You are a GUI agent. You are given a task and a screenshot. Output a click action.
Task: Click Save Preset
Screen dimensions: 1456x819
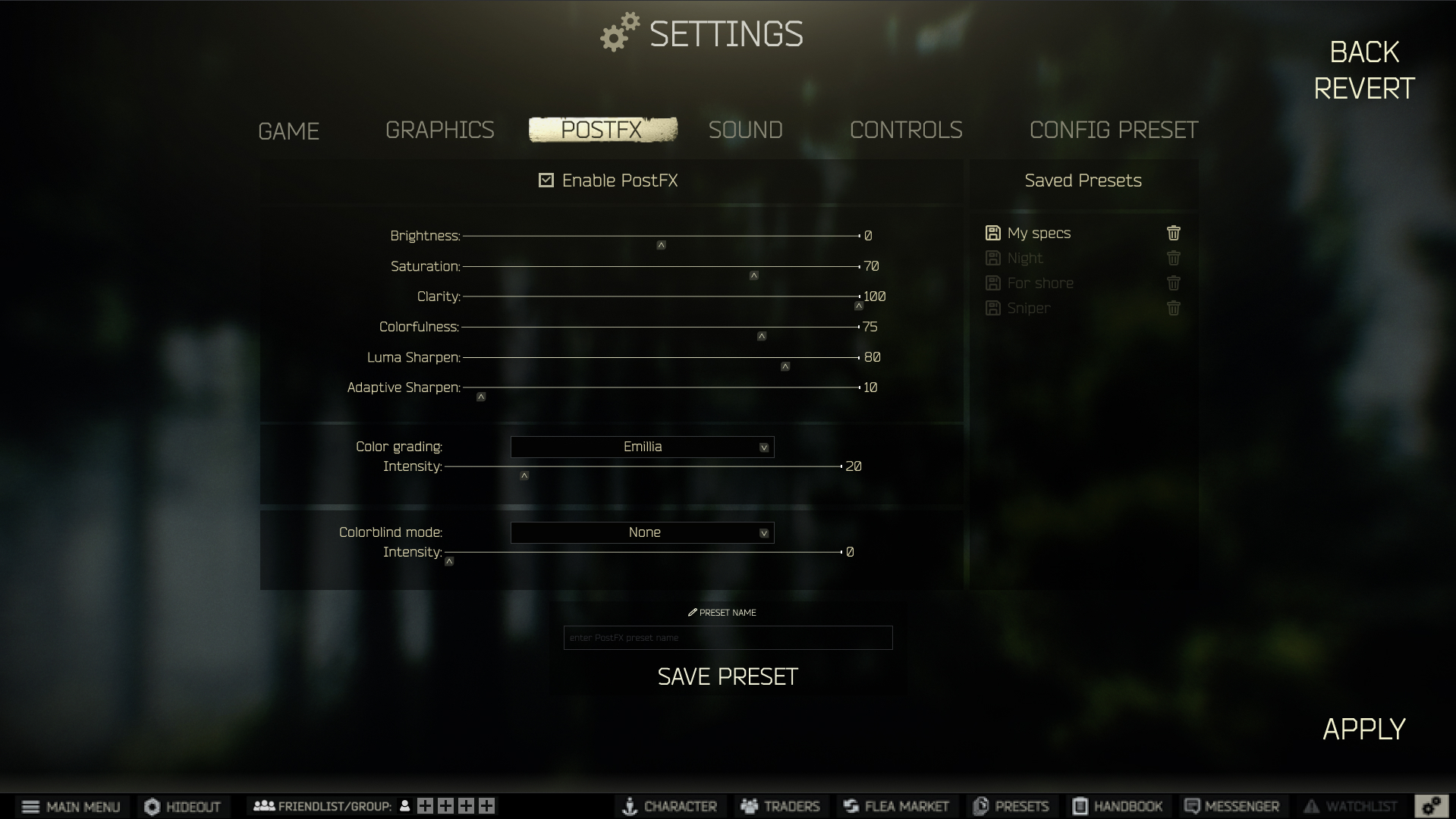tap(728, 676)
